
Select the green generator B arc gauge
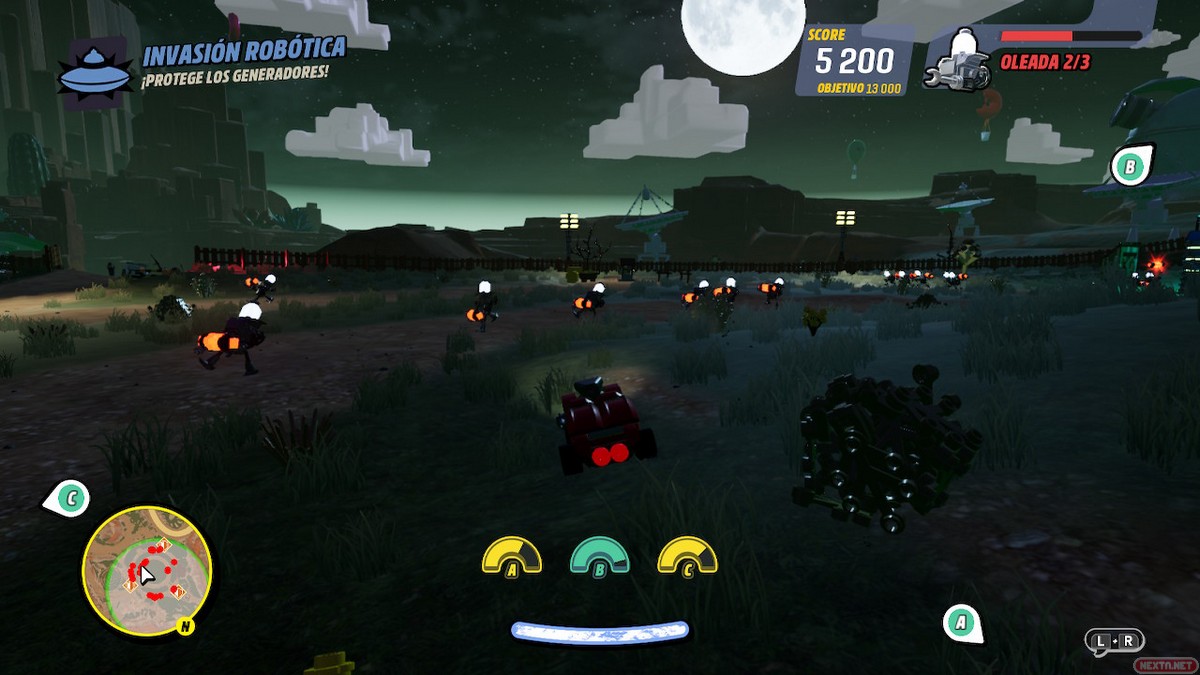point(599,557)
